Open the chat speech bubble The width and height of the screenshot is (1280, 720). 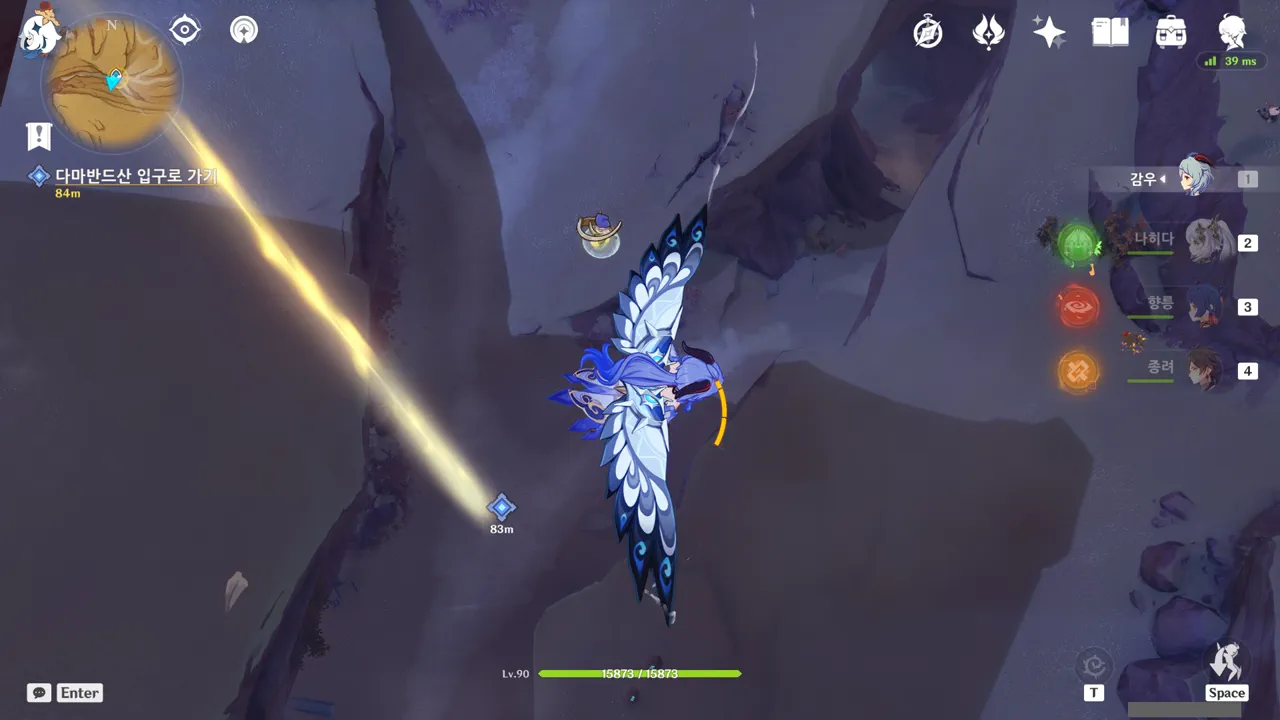point(39,693)
